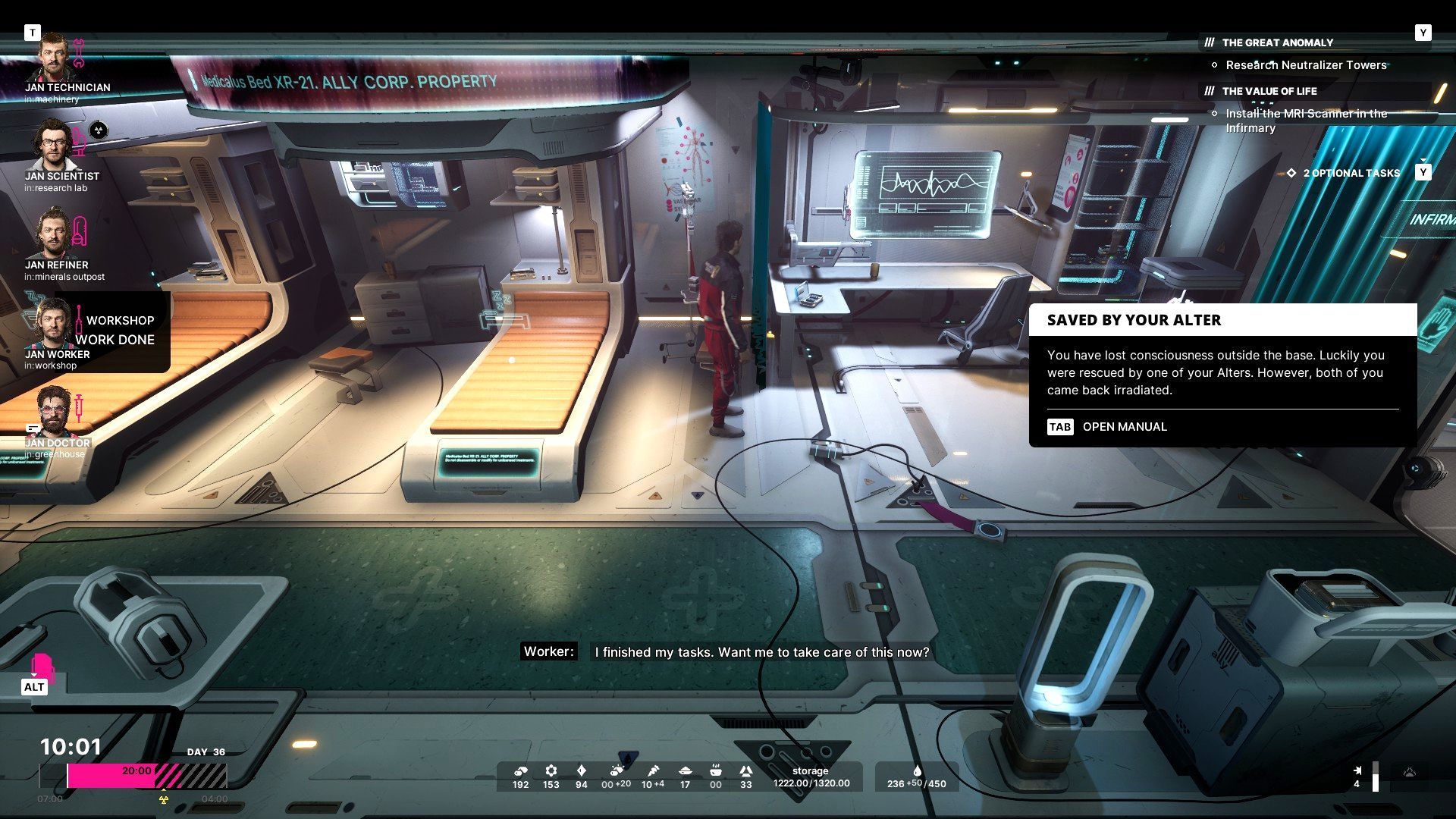1456x819 pixels.
Task: Choose the Jan Refiner alter portrait
Action: tap(53, 234)
